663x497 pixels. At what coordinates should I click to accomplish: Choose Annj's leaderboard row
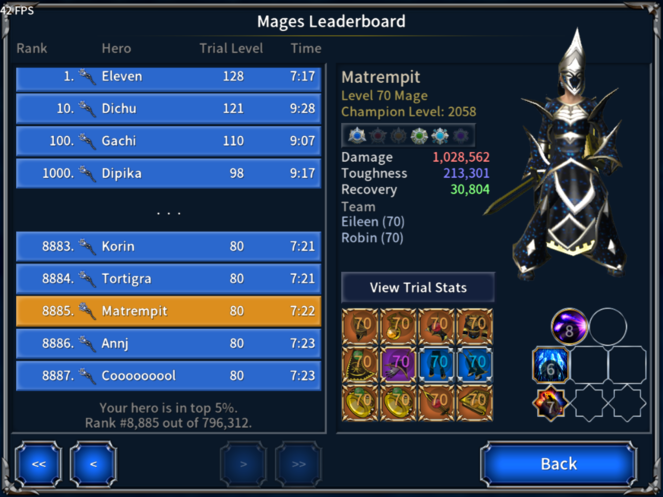[168, 343]
